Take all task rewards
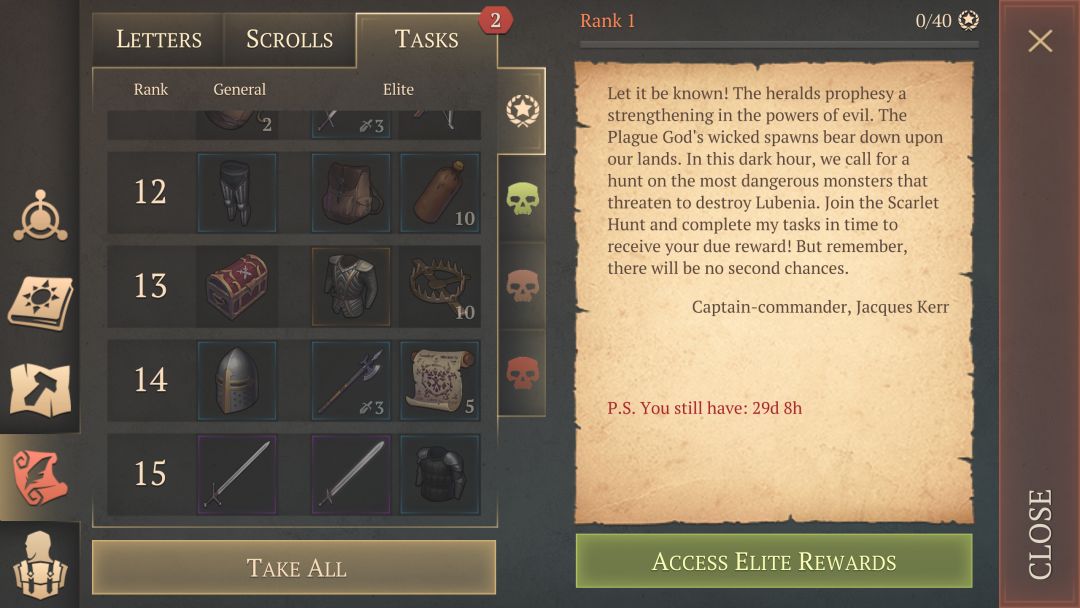 295,568
